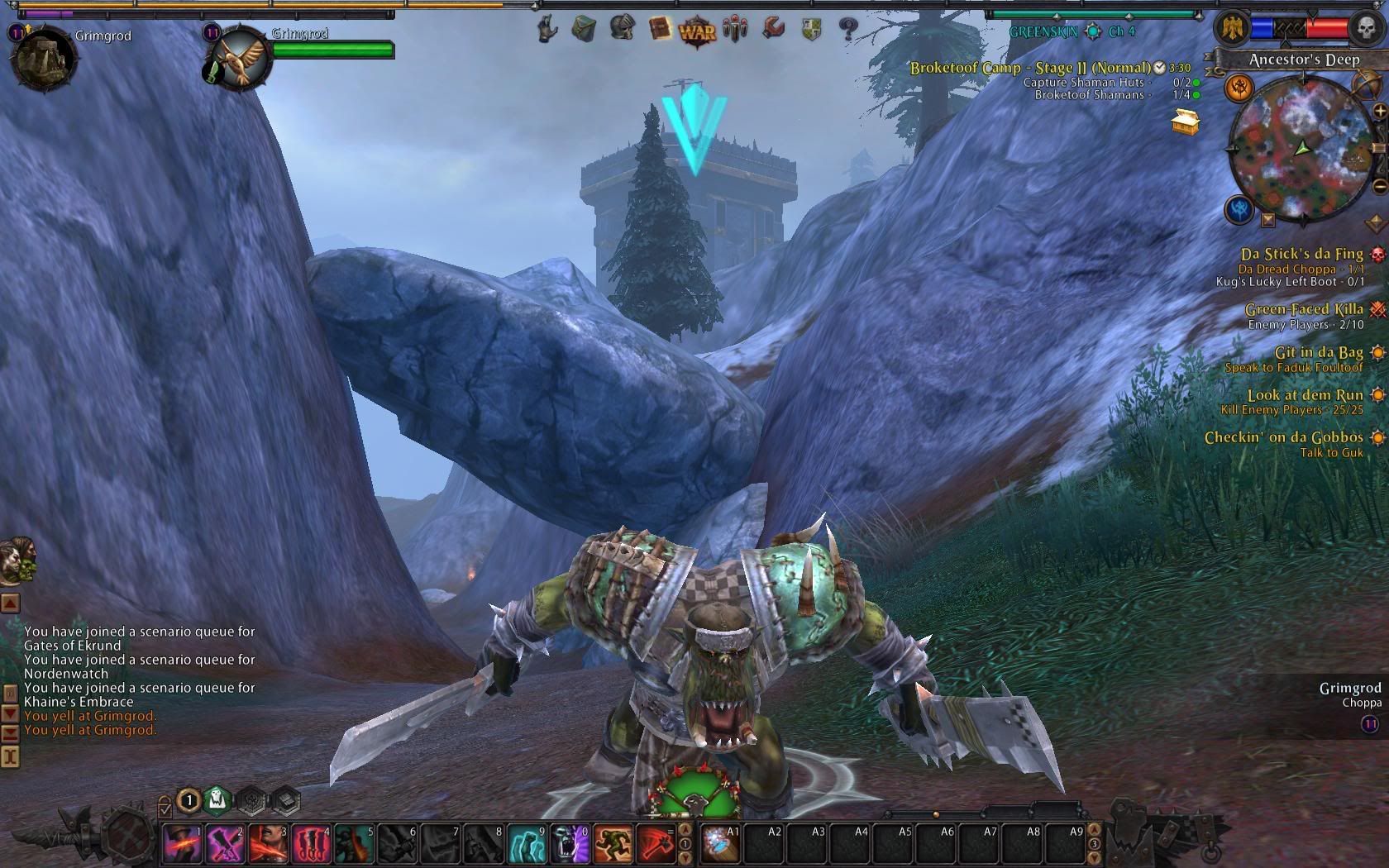Open the wrench settings menu icon
The height and width of the screenshot is (868, 1389).
point(773,29)
